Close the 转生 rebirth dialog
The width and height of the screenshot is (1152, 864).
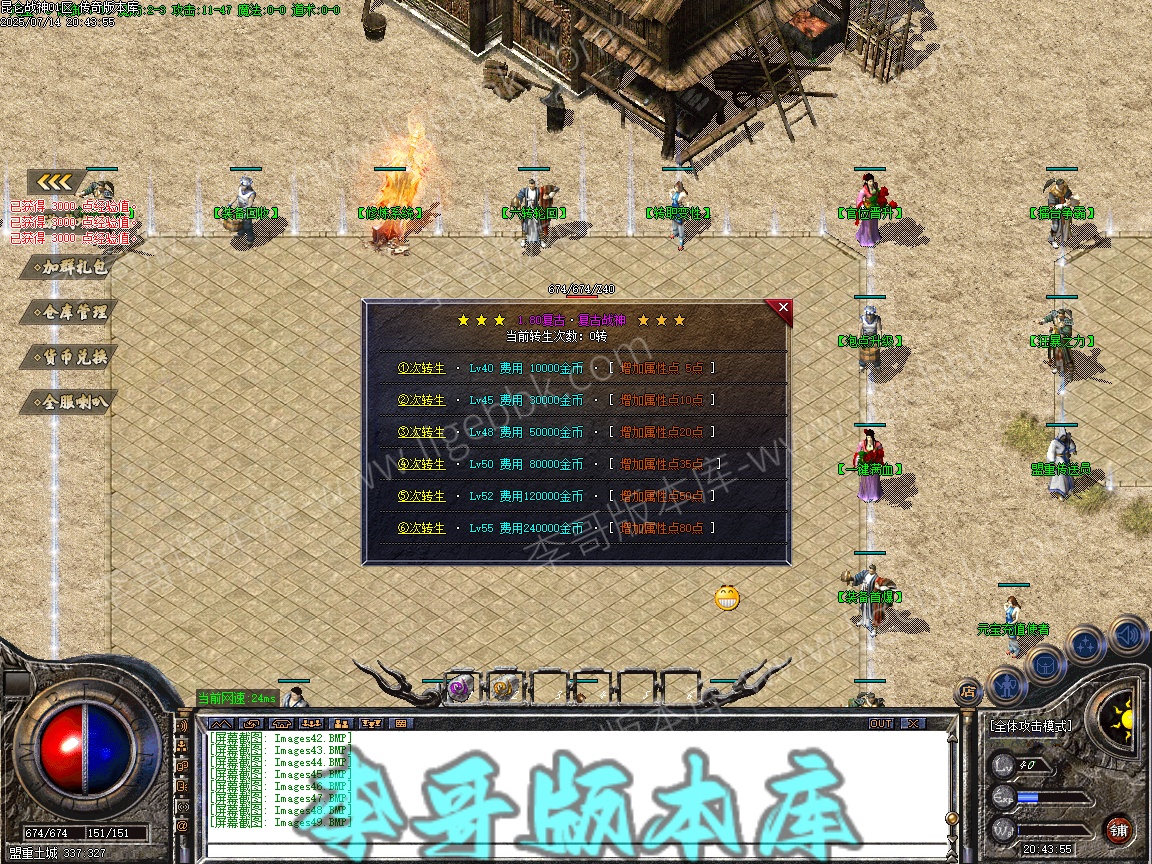click(783, 308)
